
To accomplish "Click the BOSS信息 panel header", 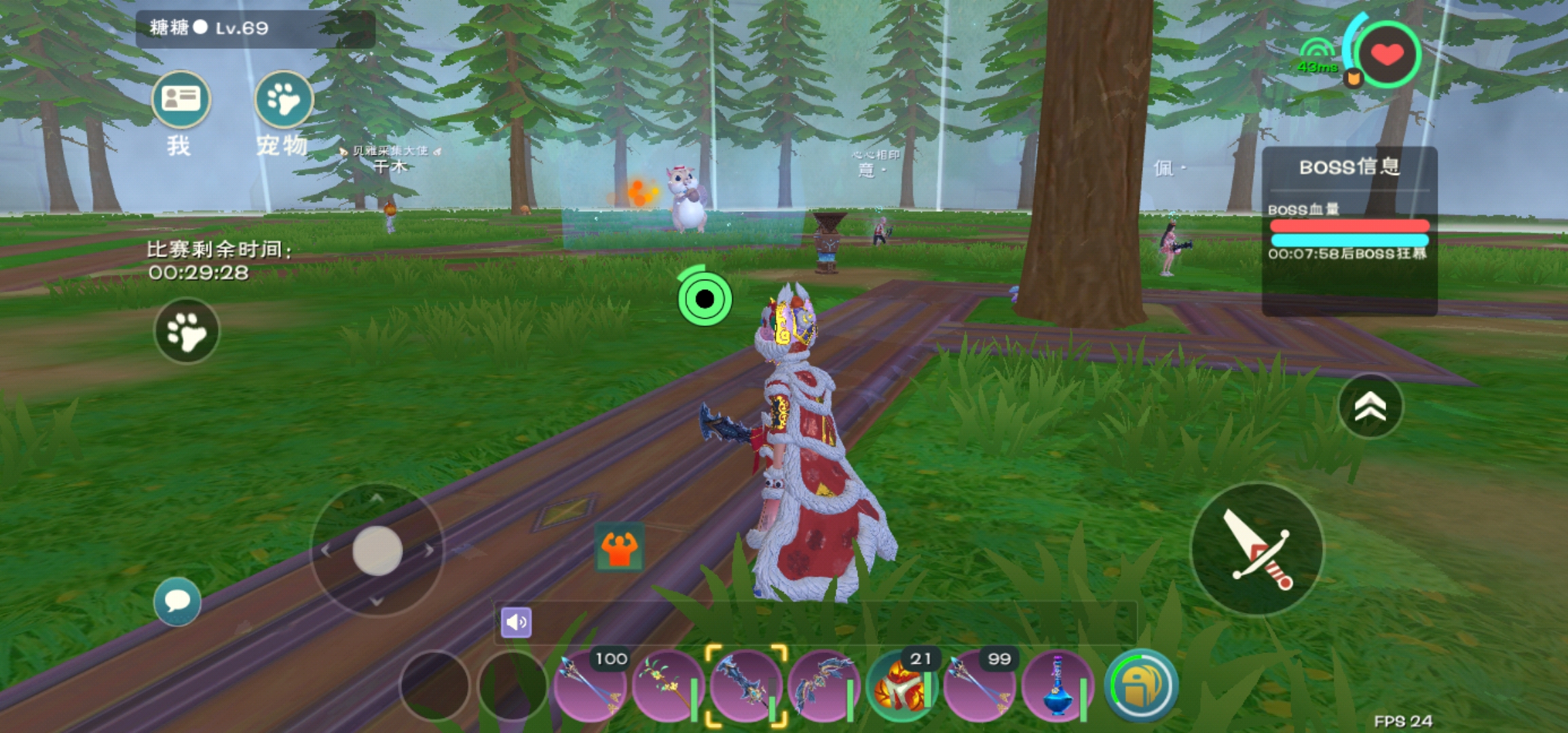I will tap(1349, 167).
